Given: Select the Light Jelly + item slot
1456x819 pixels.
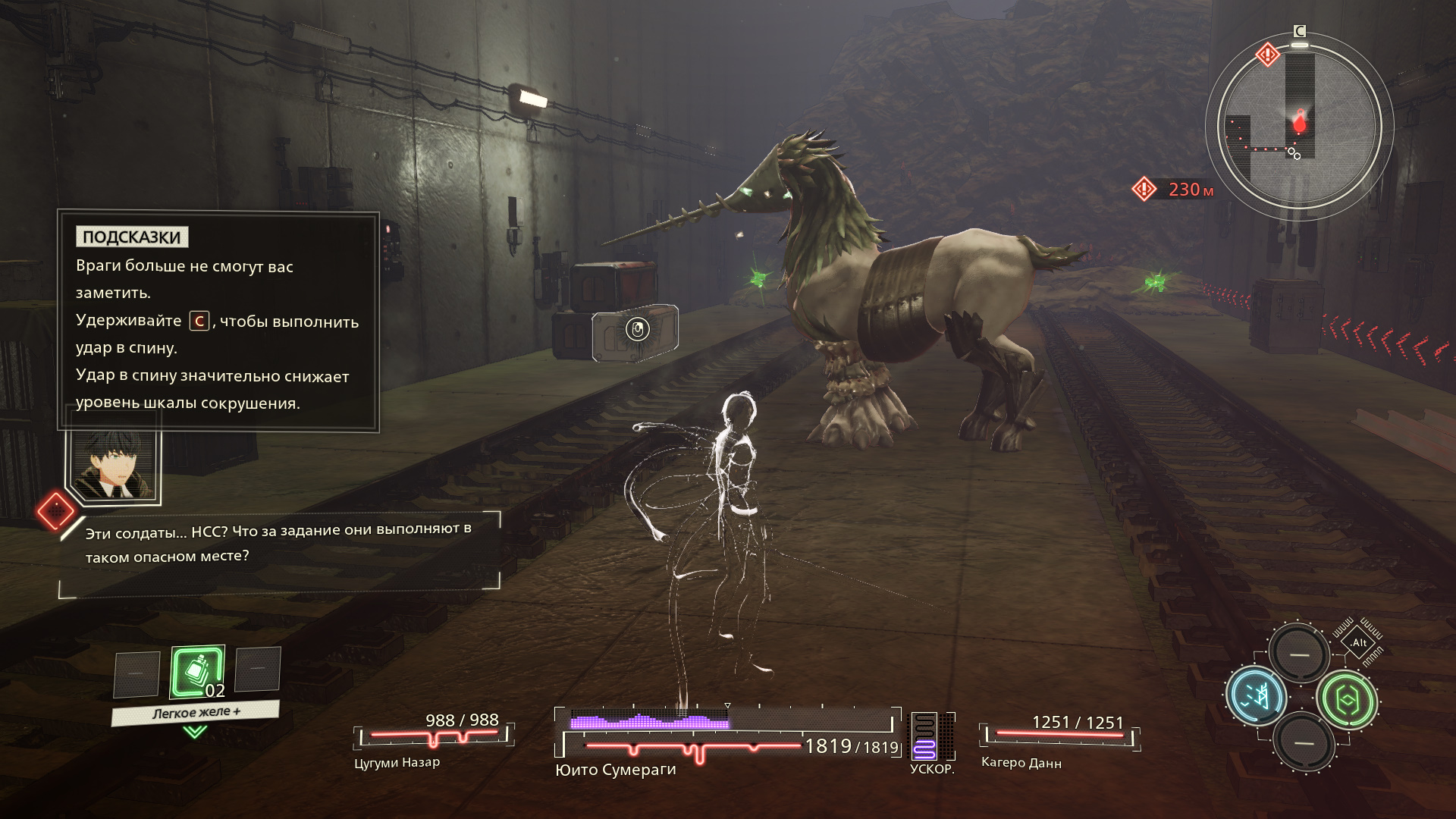Looking at the screenshot, I should tap(198, 672).
